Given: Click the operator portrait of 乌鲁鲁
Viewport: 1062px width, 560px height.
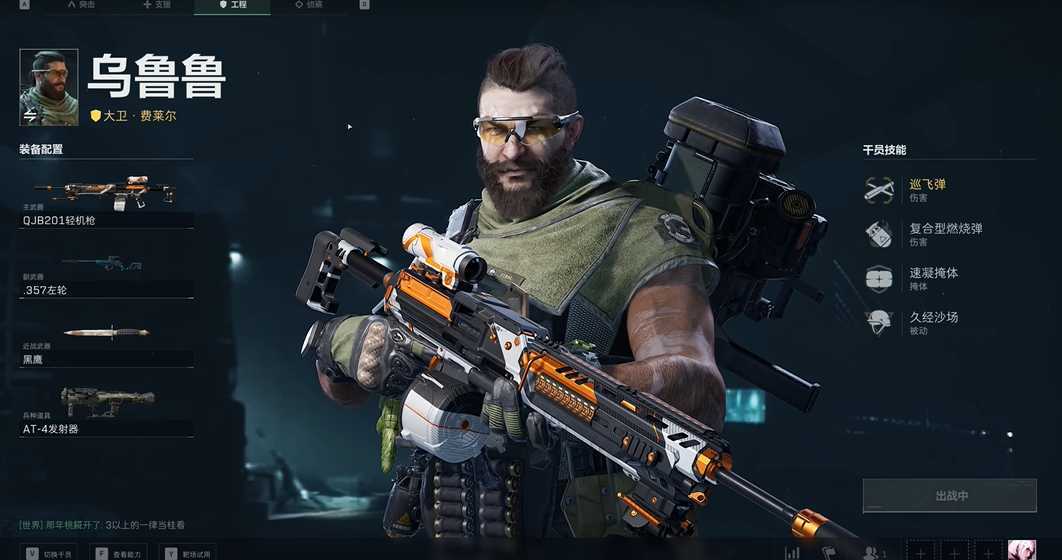Looking at the screenshot, I should [49, 87].
